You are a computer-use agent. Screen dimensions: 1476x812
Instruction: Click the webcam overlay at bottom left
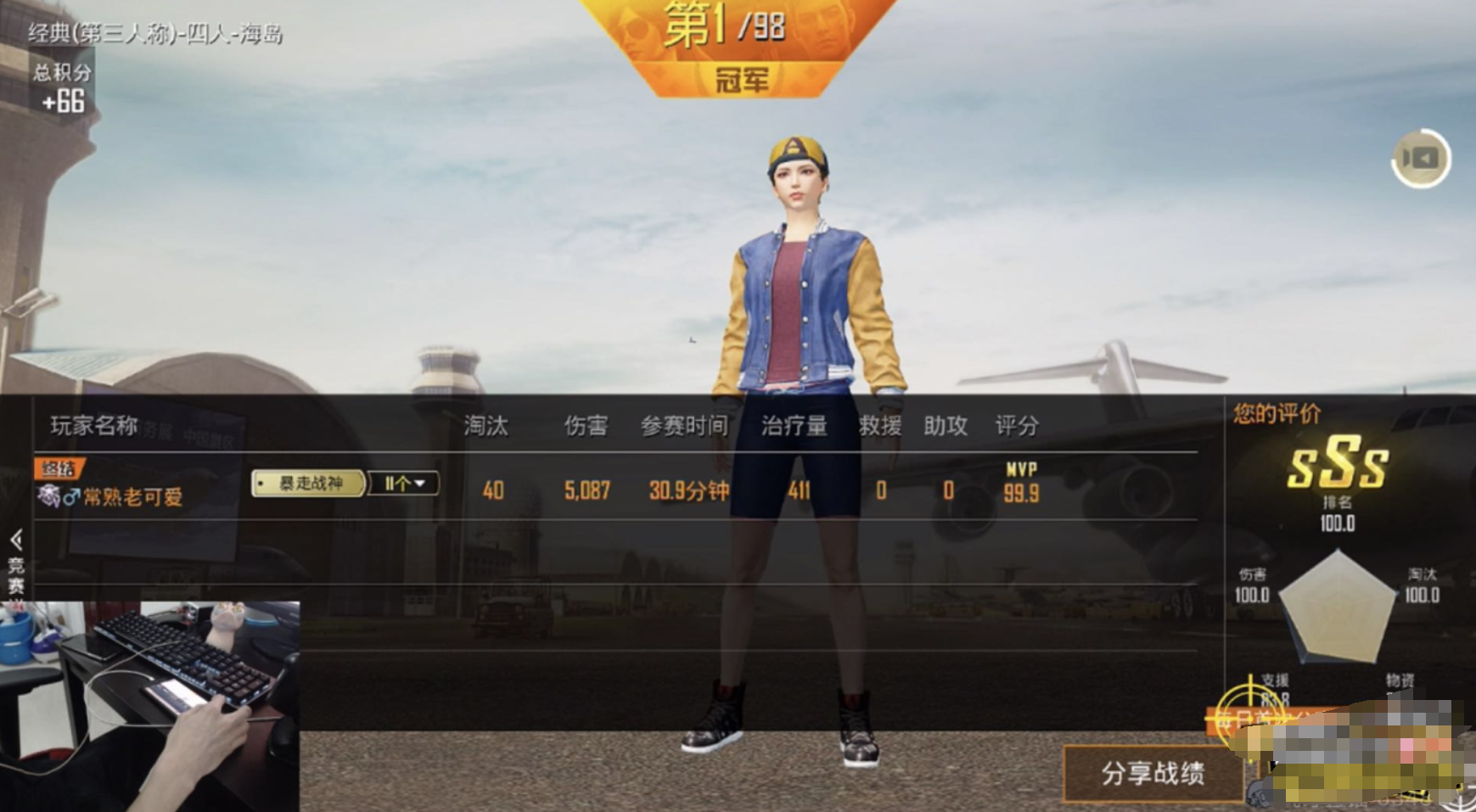pos(153,704)
